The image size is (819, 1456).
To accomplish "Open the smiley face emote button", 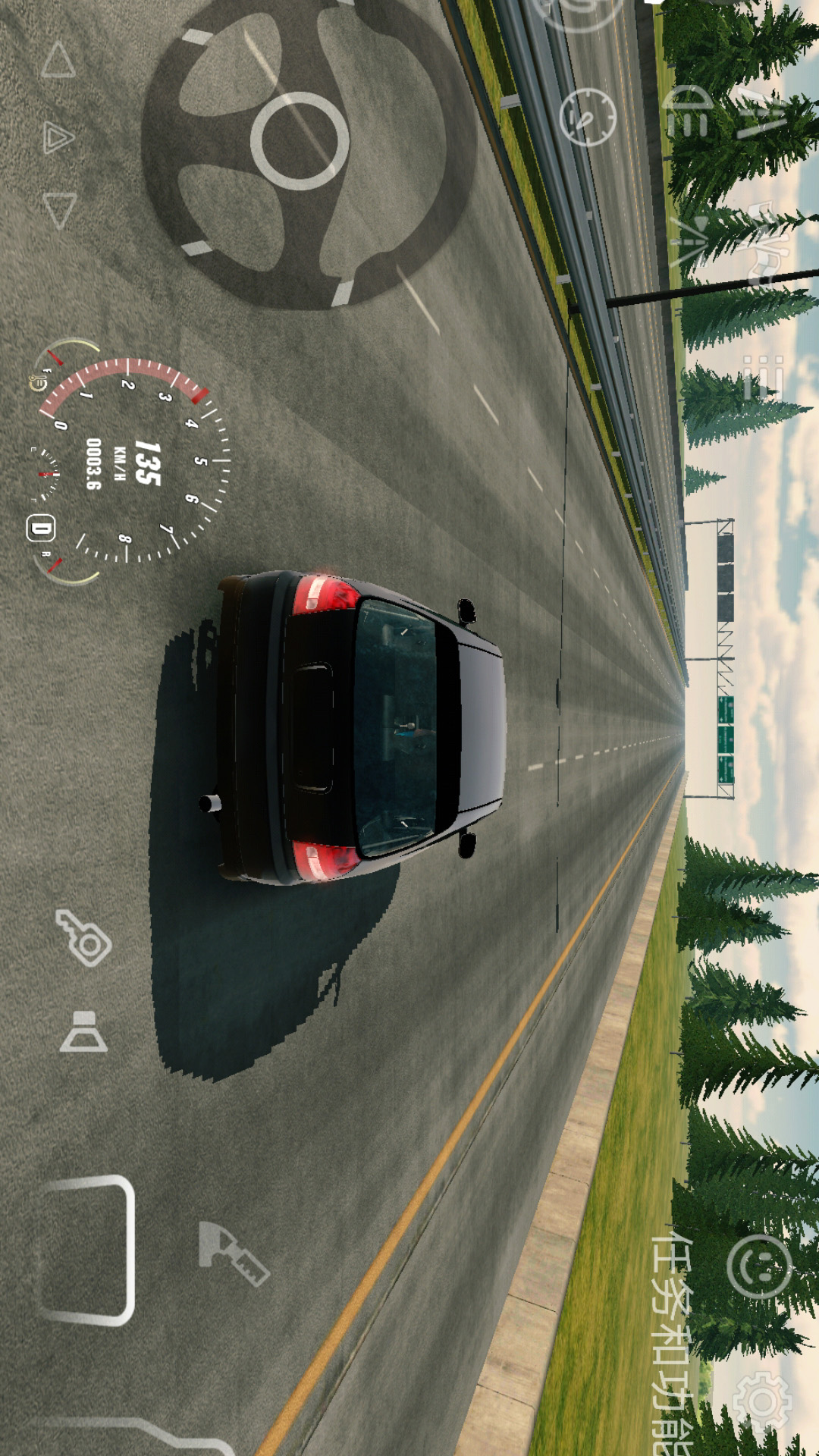I will (759, 1266).
